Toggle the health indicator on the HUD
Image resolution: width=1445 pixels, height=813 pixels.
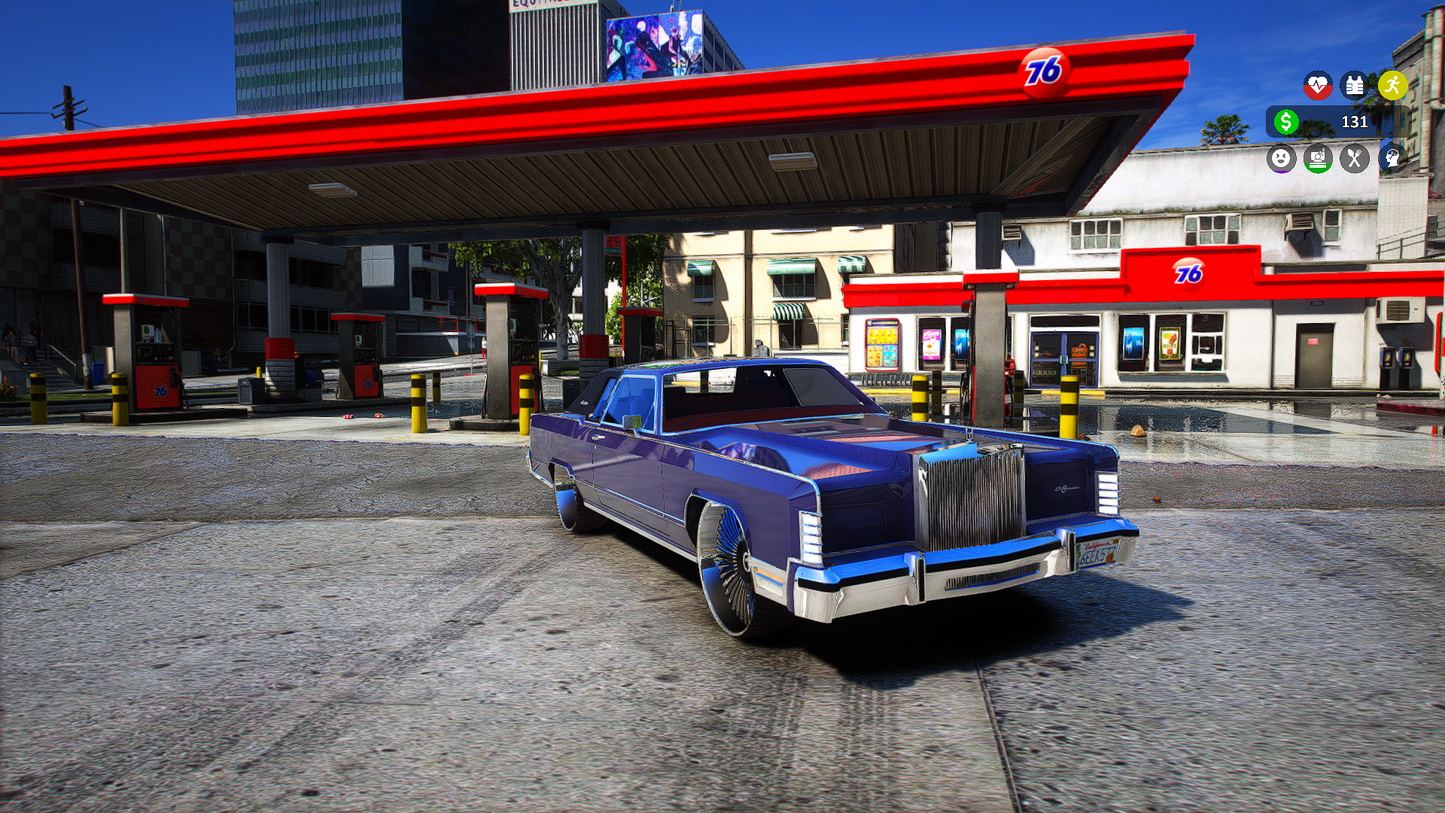(x=1317, y=86)
